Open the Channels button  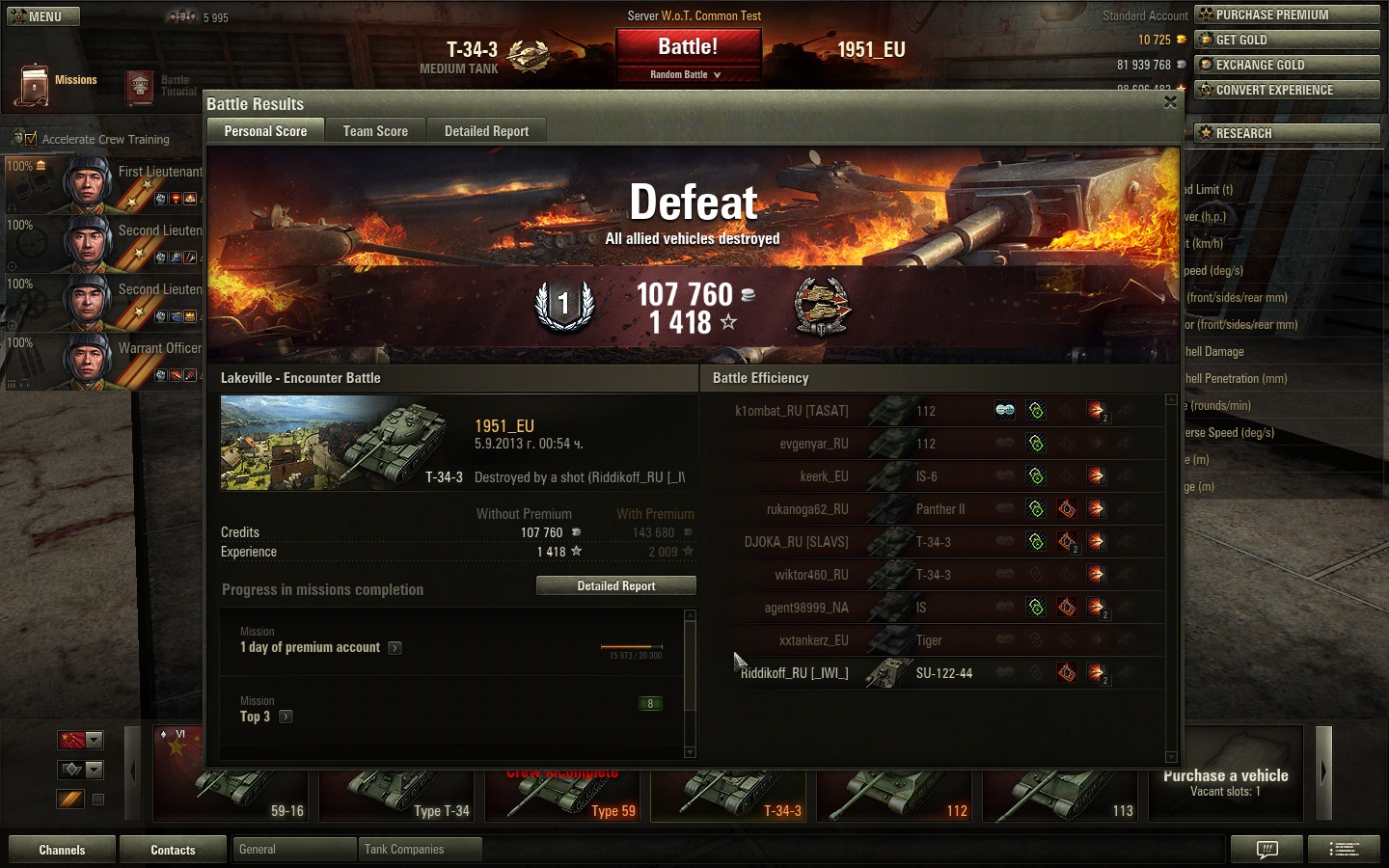click(x=62, y=850)
